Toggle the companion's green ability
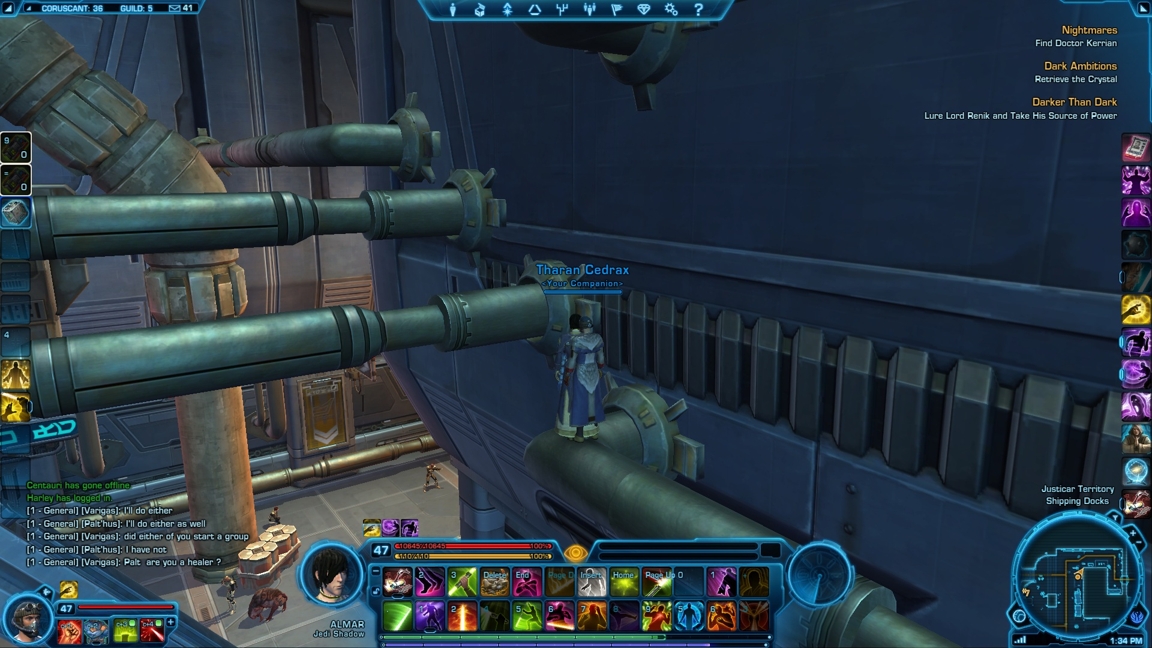 (x=124, y=631)
